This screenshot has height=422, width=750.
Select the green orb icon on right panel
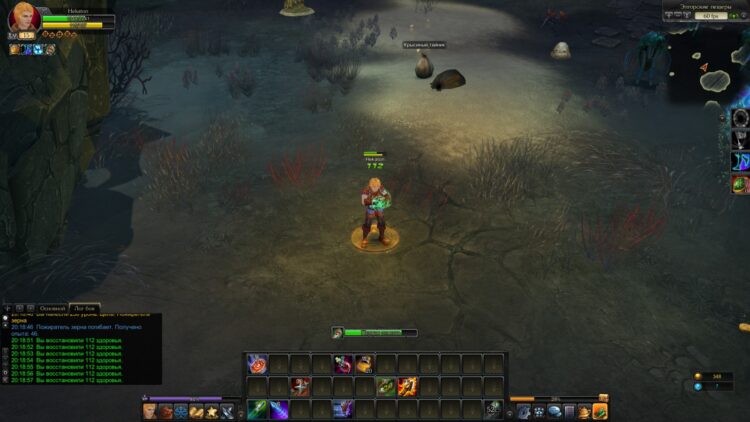pos(740,185)
